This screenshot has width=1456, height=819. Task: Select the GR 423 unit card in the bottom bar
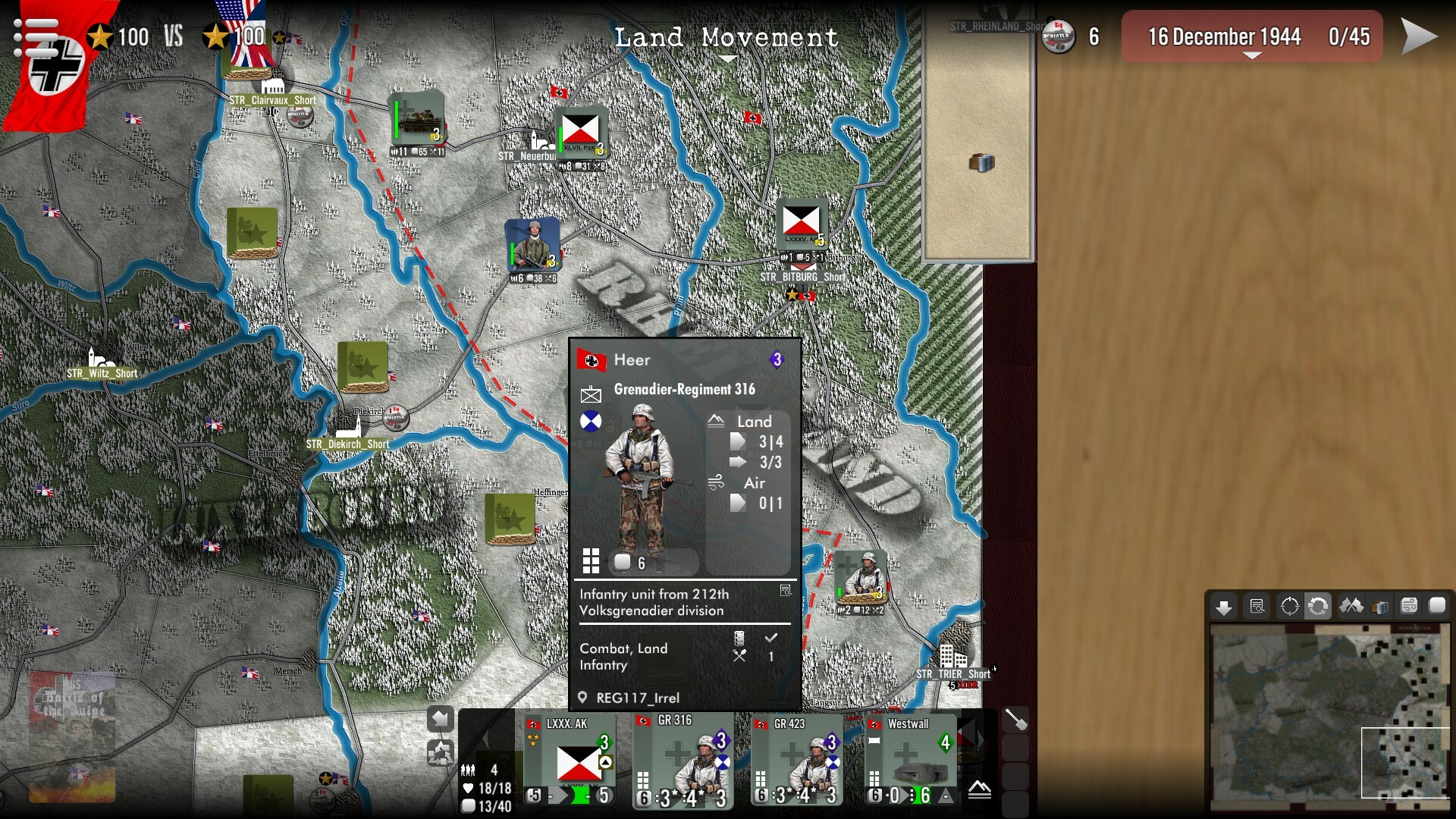click(795, 758)
